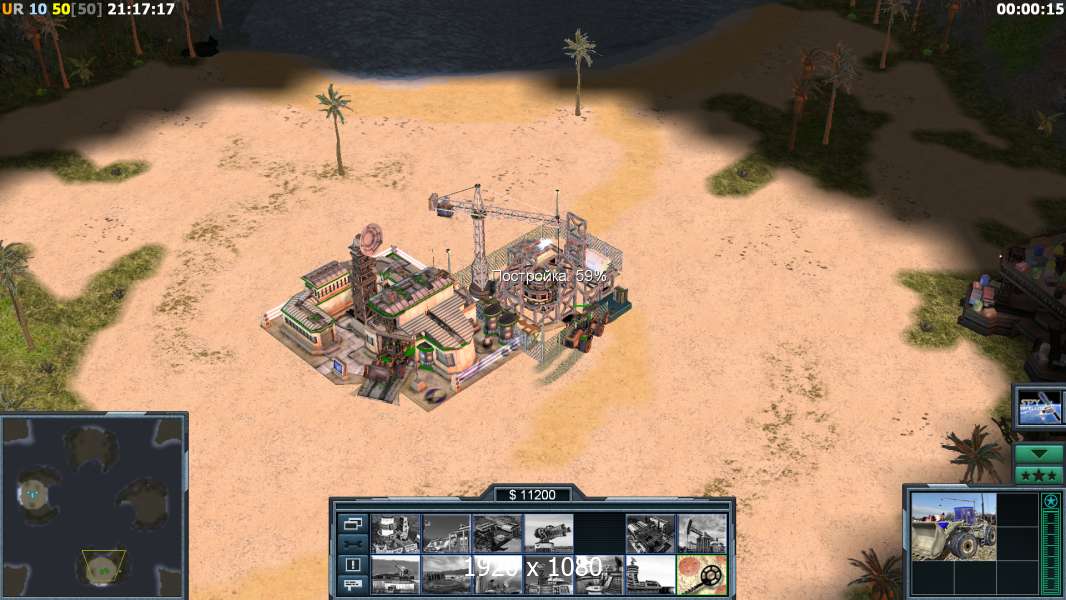Select the large factory complex build icon
This screenshot has height=600, width=1066.
coord(651,533)
